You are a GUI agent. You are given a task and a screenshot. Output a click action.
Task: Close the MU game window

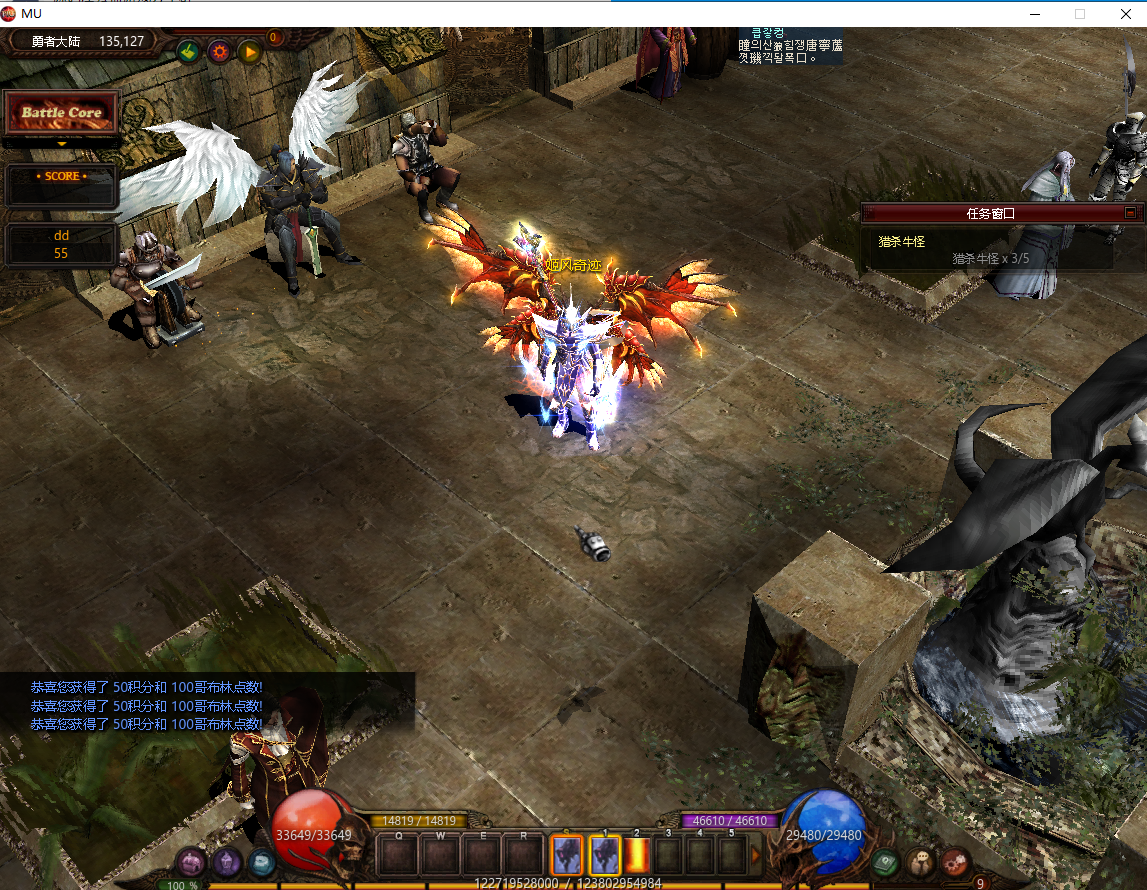[1124, 13]
